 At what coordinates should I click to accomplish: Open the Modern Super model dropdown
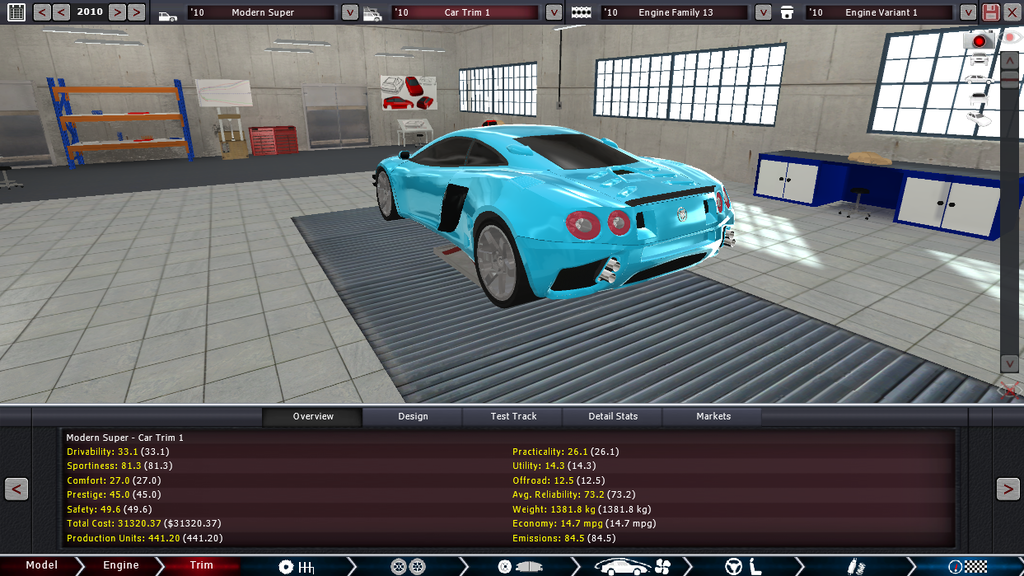(350, 13)
